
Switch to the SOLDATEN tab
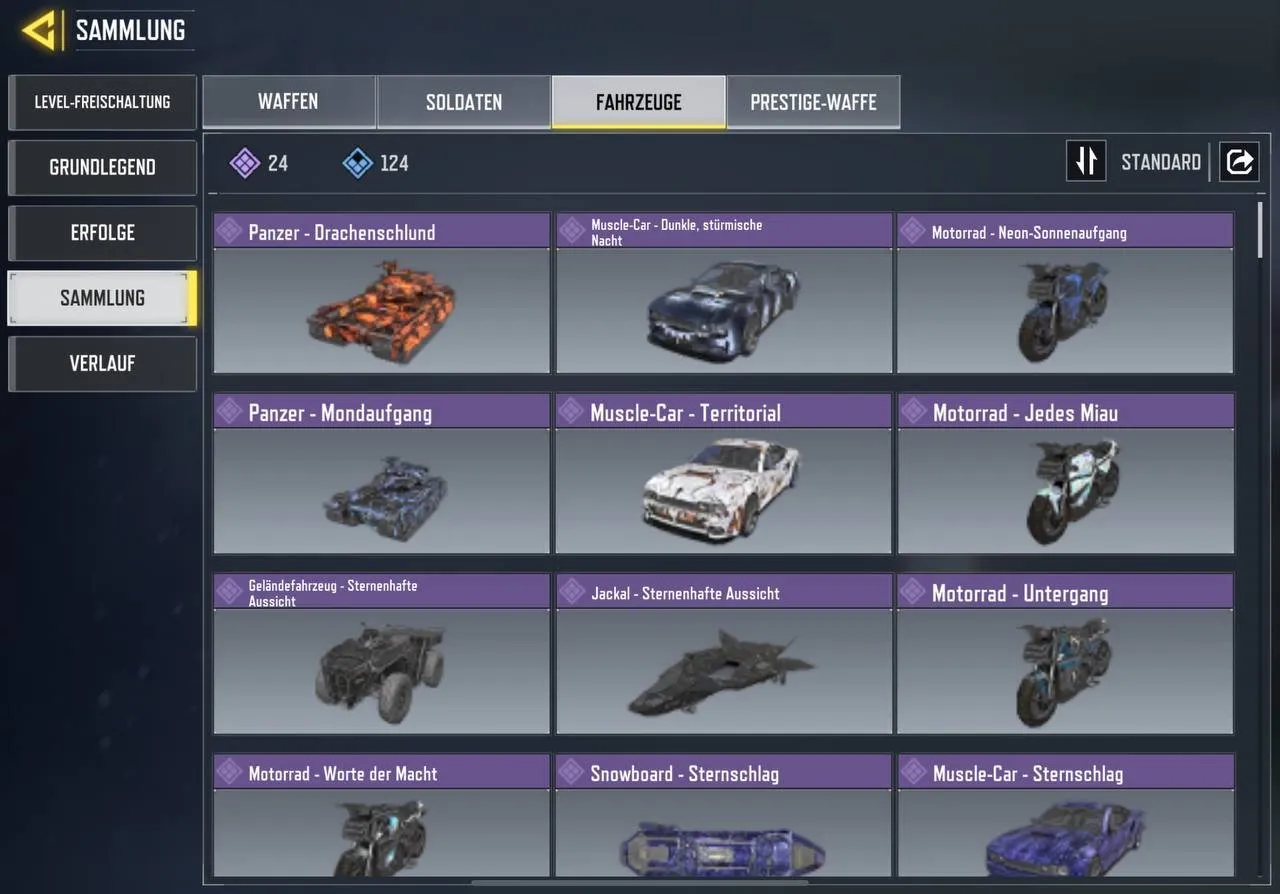point(463,101)
